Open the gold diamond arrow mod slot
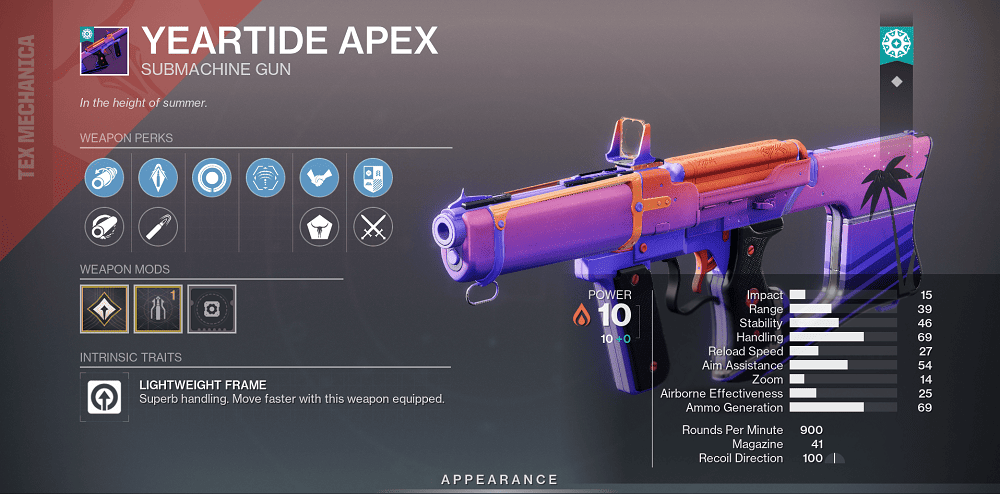1000x494 pixels. coord(104,310)
